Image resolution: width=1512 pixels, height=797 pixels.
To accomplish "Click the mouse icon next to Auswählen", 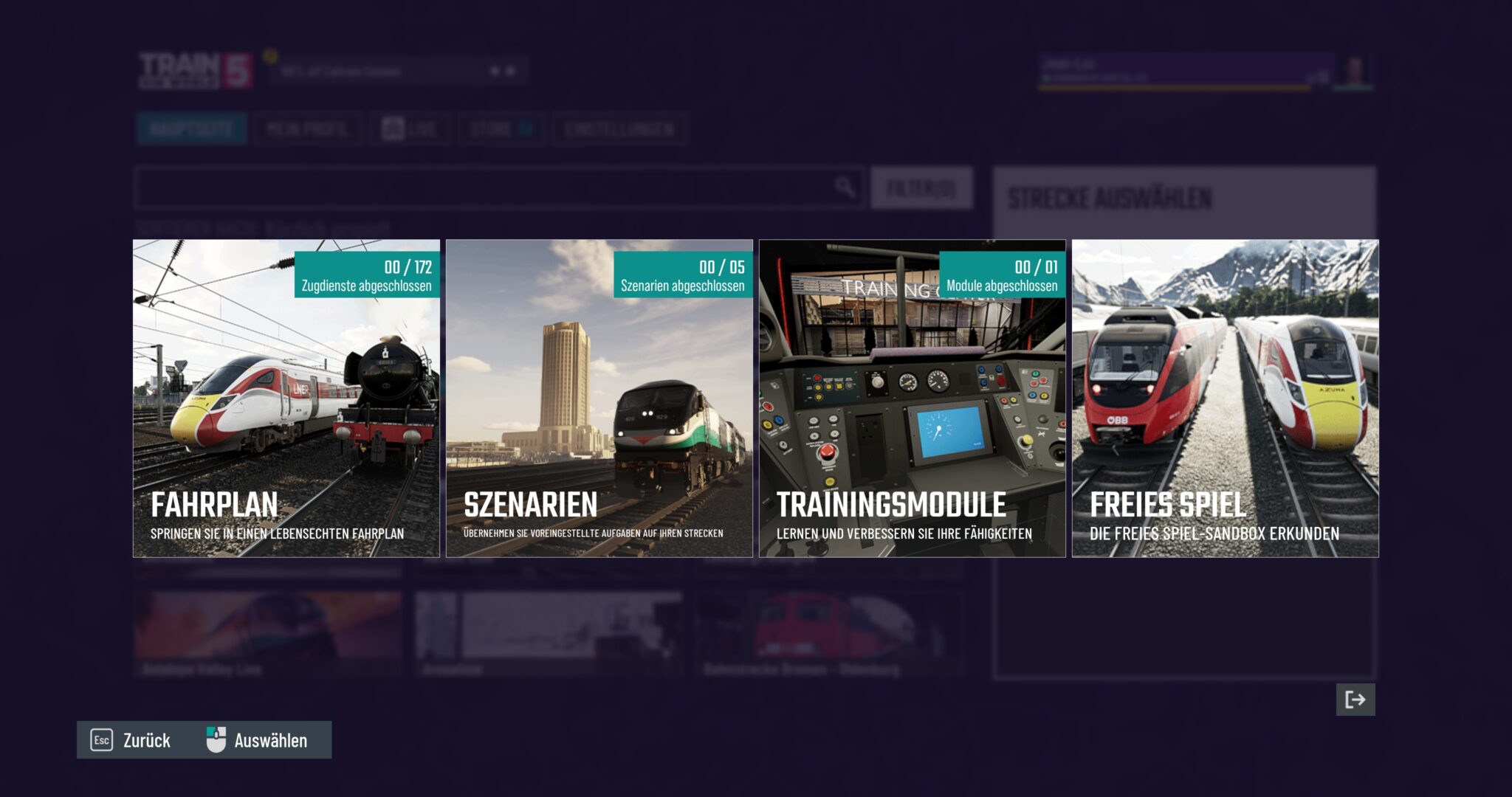I will [x=215, y=739].
